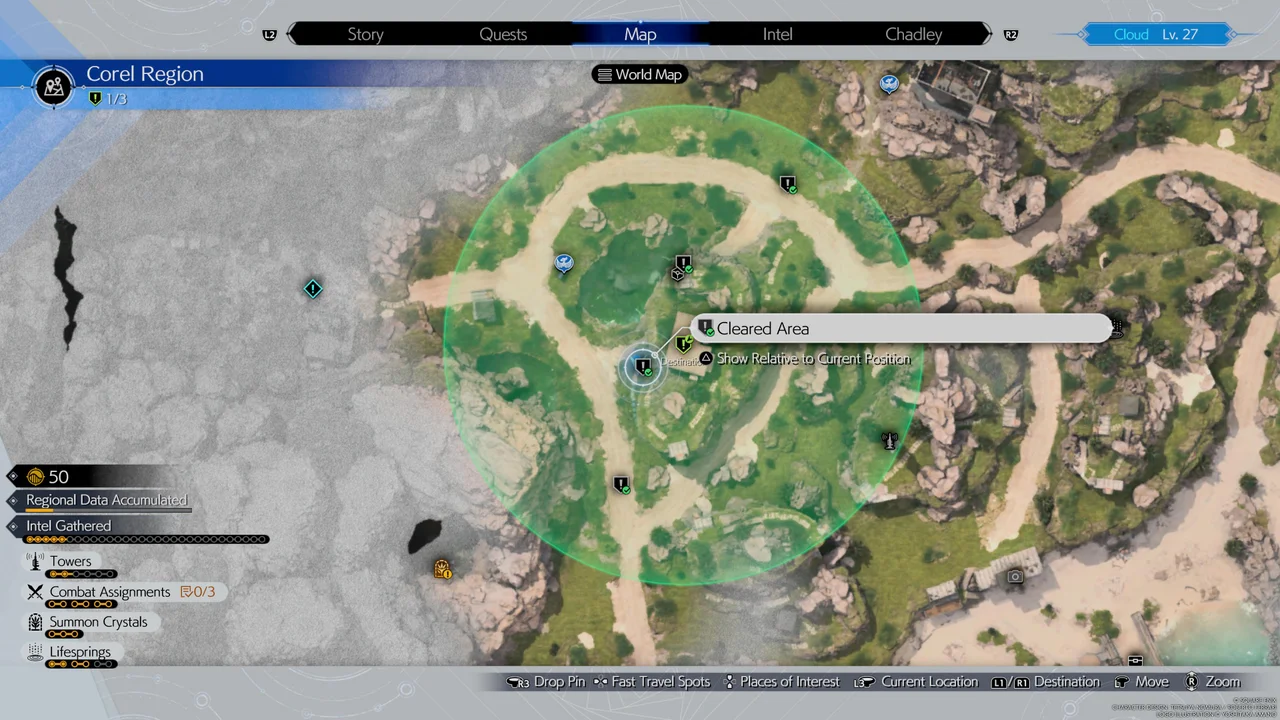
Task: Pick the Lifesprings intel category
Action: (x=80, y=652)
